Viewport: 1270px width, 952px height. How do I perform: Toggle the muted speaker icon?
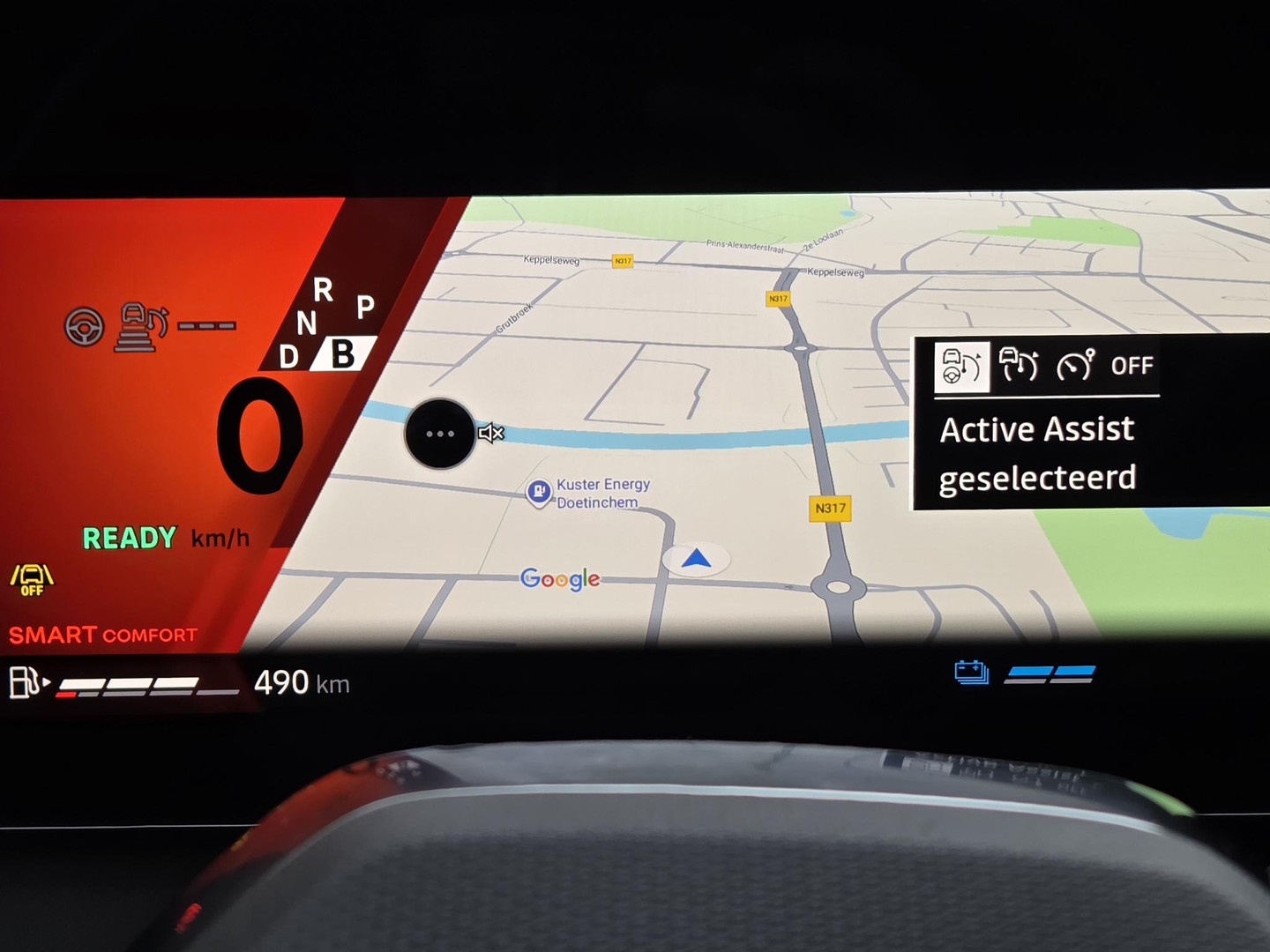pos(491,433)
